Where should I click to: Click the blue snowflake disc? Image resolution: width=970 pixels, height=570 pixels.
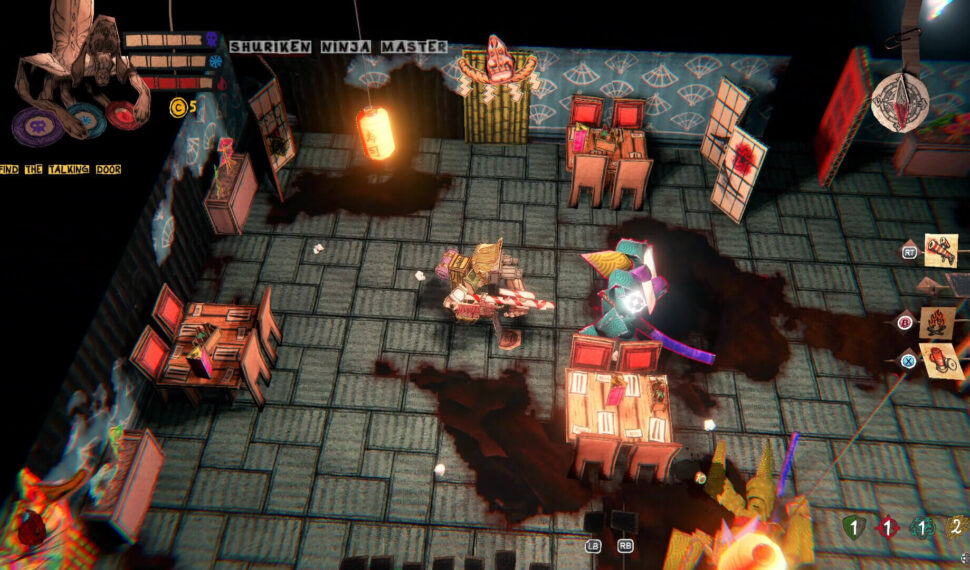[85, 118]
